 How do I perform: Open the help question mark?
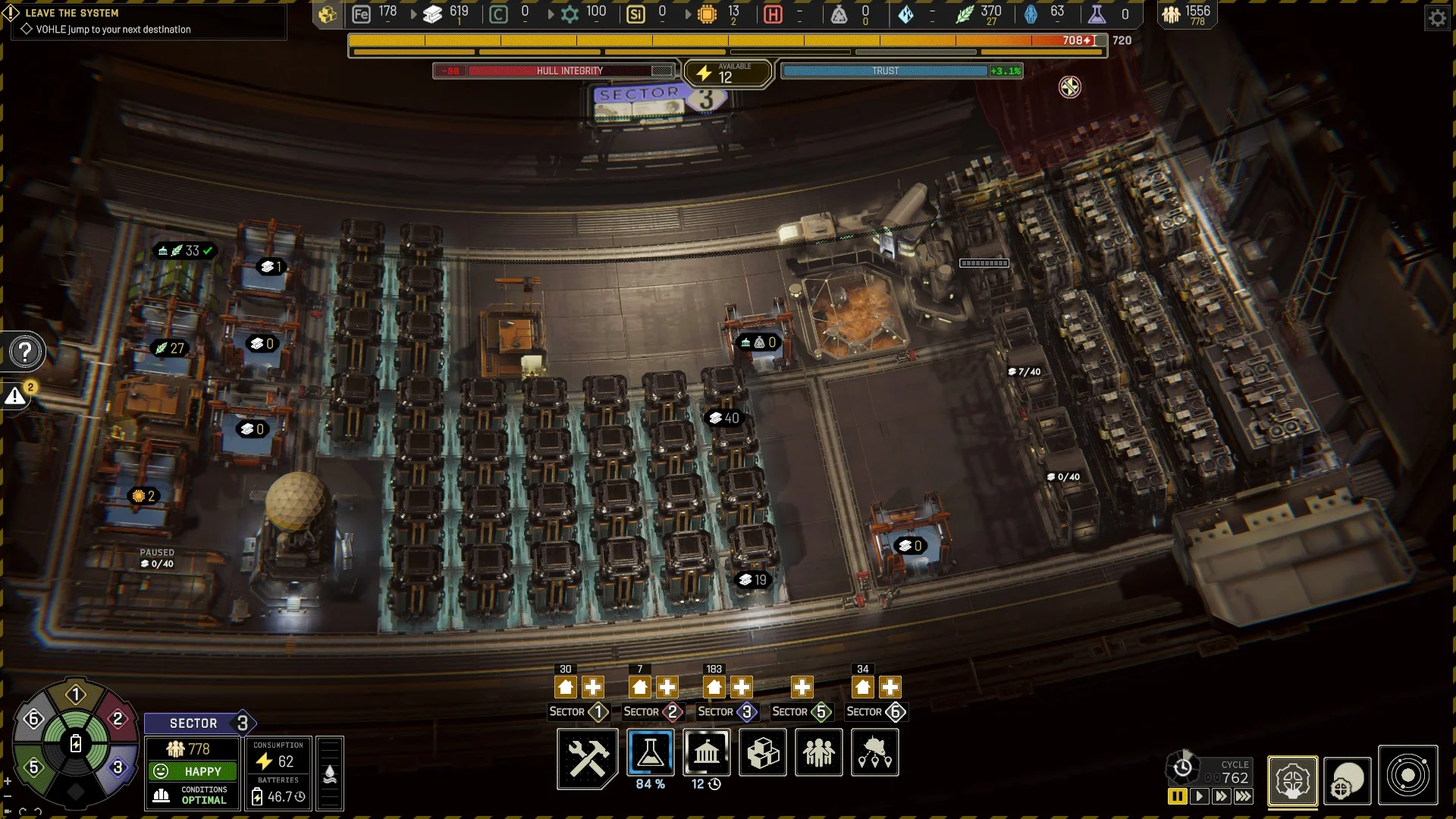[x=25, y=352]
